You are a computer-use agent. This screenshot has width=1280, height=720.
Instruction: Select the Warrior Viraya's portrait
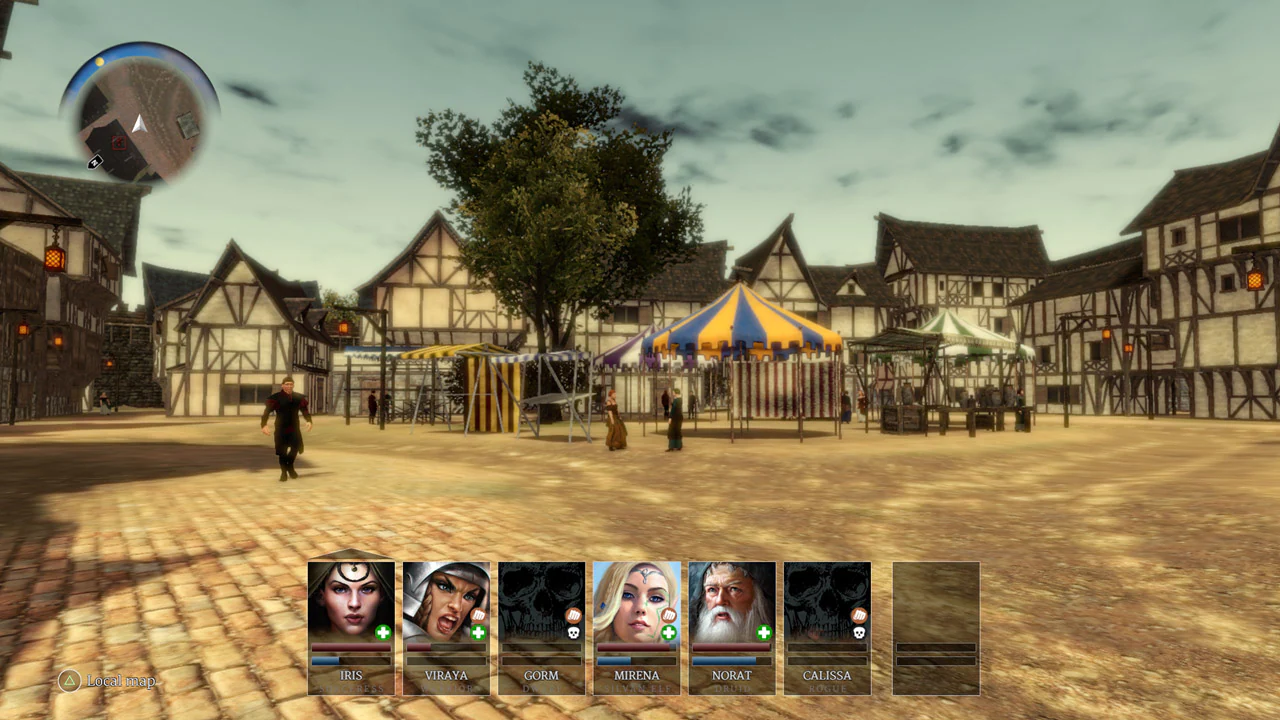click(446, 598)
